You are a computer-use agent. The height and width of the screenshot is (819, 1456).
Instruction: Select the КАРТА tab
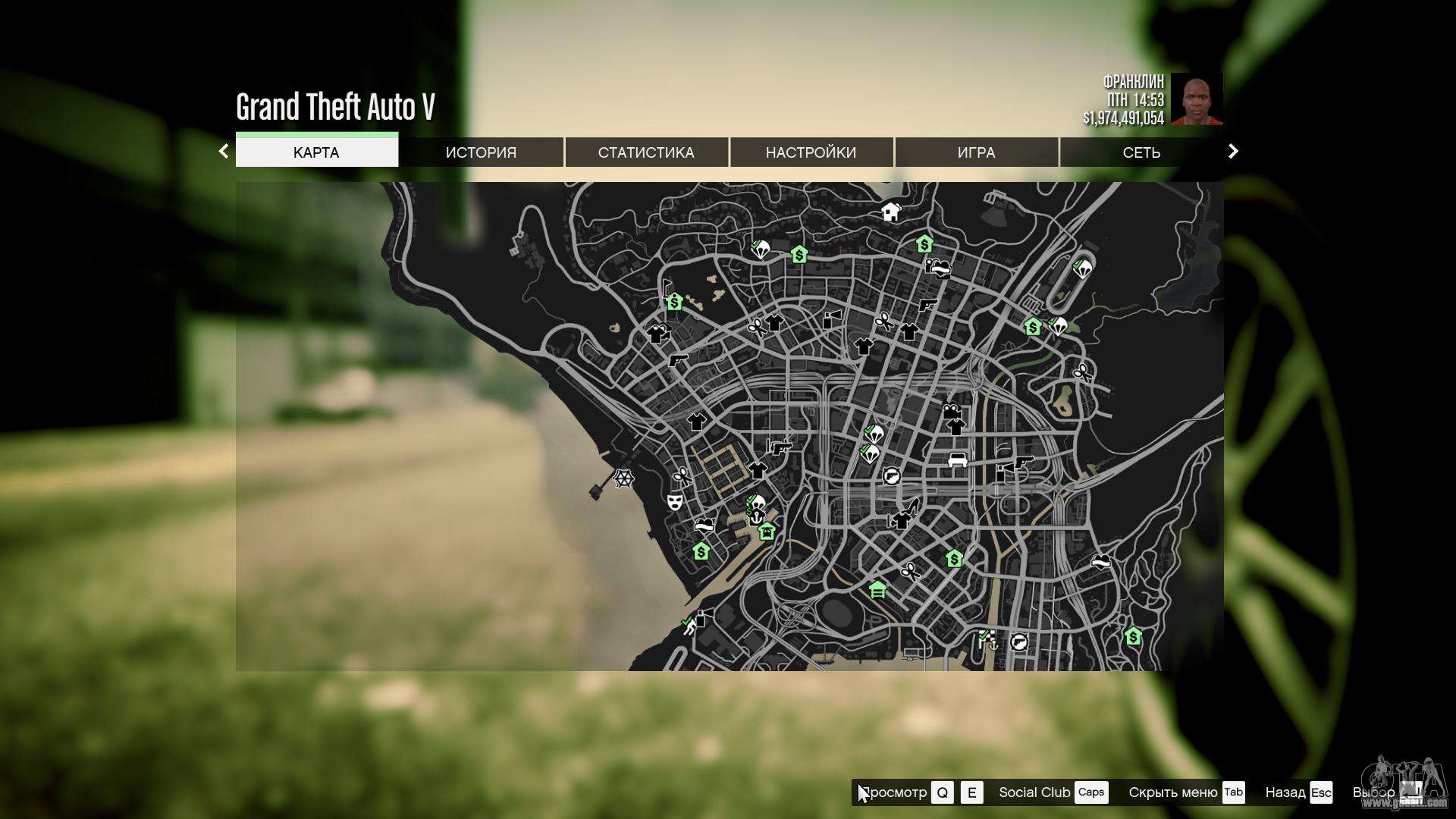[x=316, y=152]
